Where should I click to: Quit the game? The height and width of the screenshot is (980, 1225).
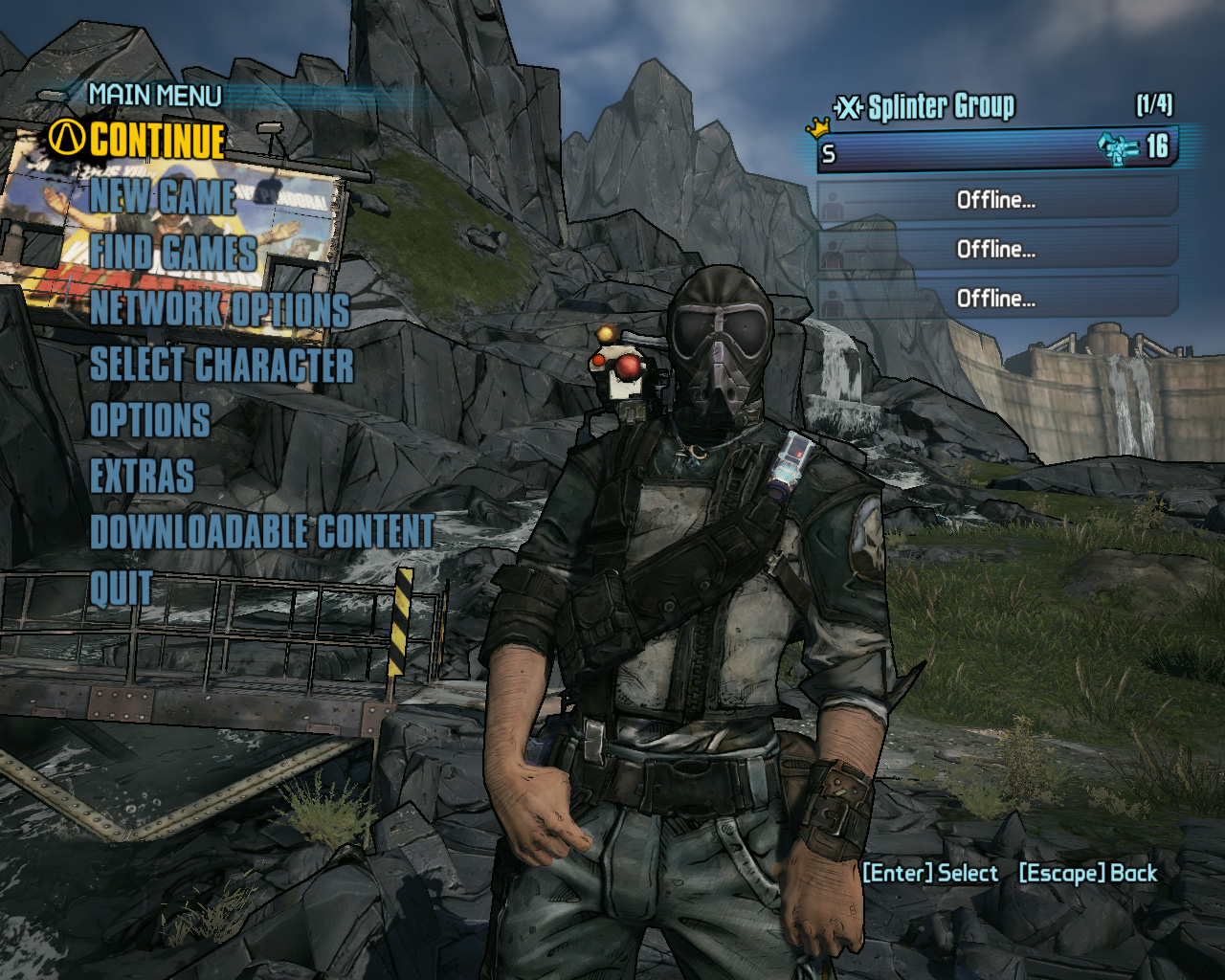(x=121, y=588)
